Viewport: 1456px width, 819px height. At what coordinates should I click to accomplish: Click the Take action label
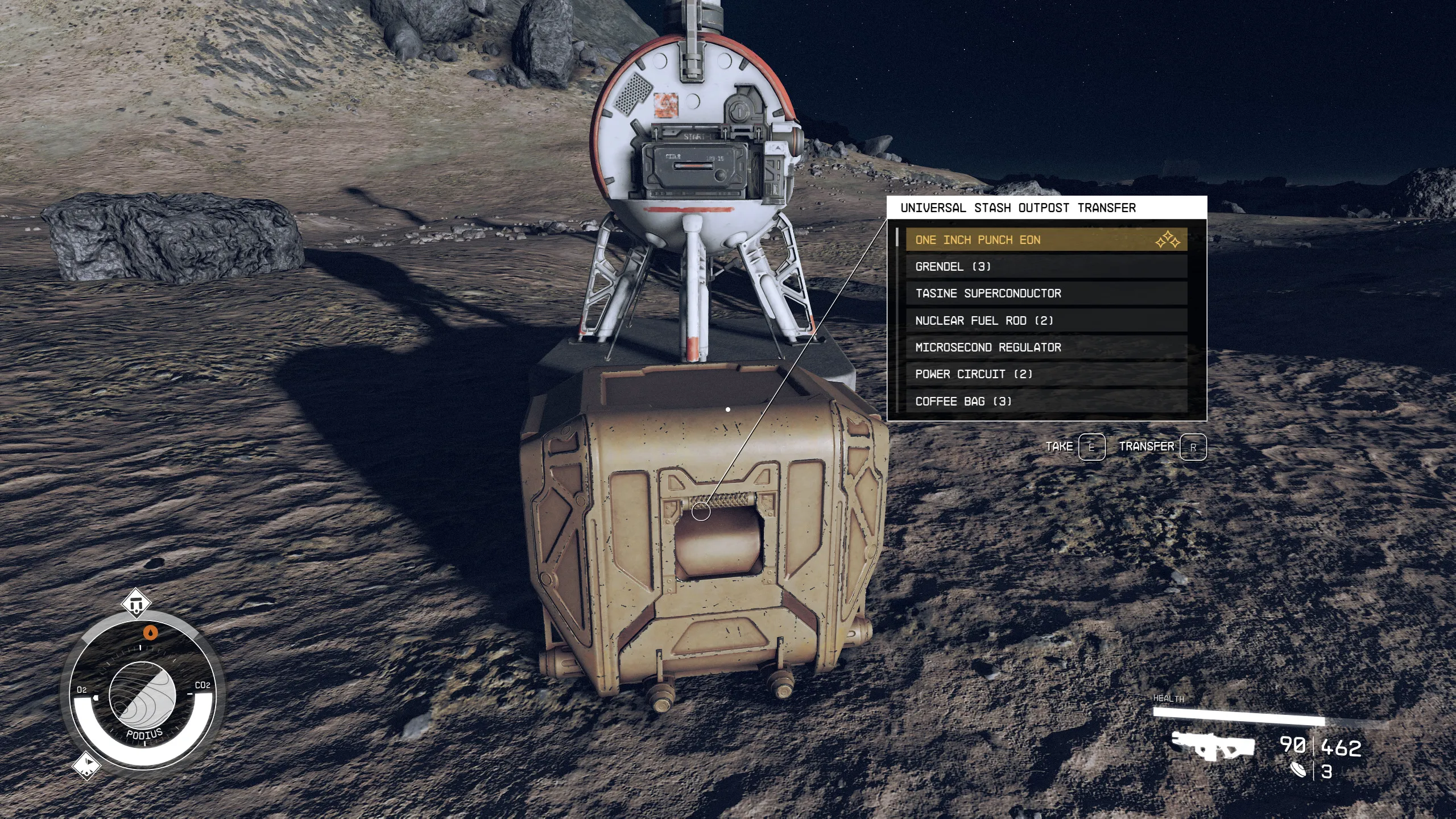1059,447
